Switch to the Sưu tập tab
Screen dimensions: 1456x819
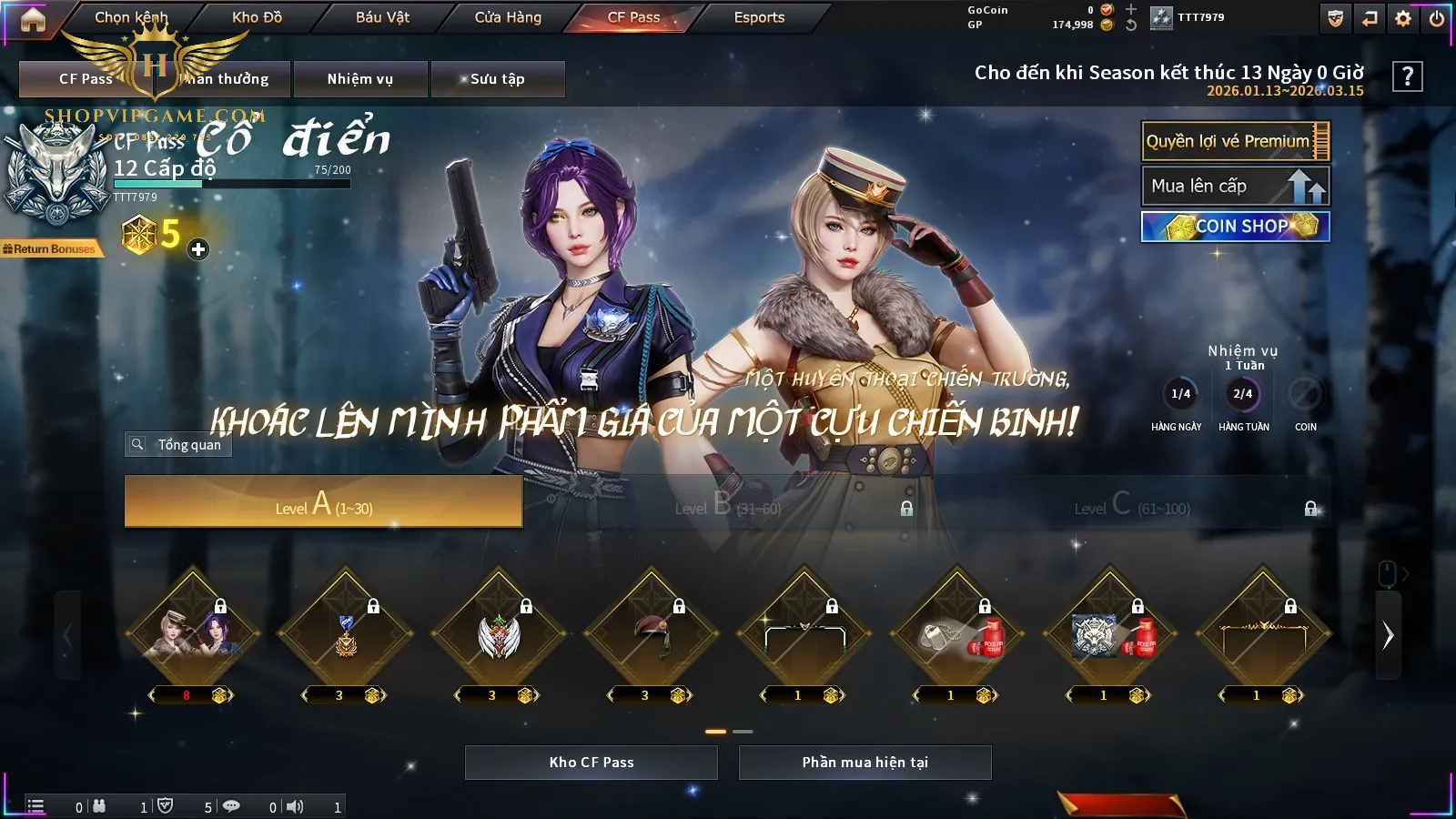(x=498, y=79)
